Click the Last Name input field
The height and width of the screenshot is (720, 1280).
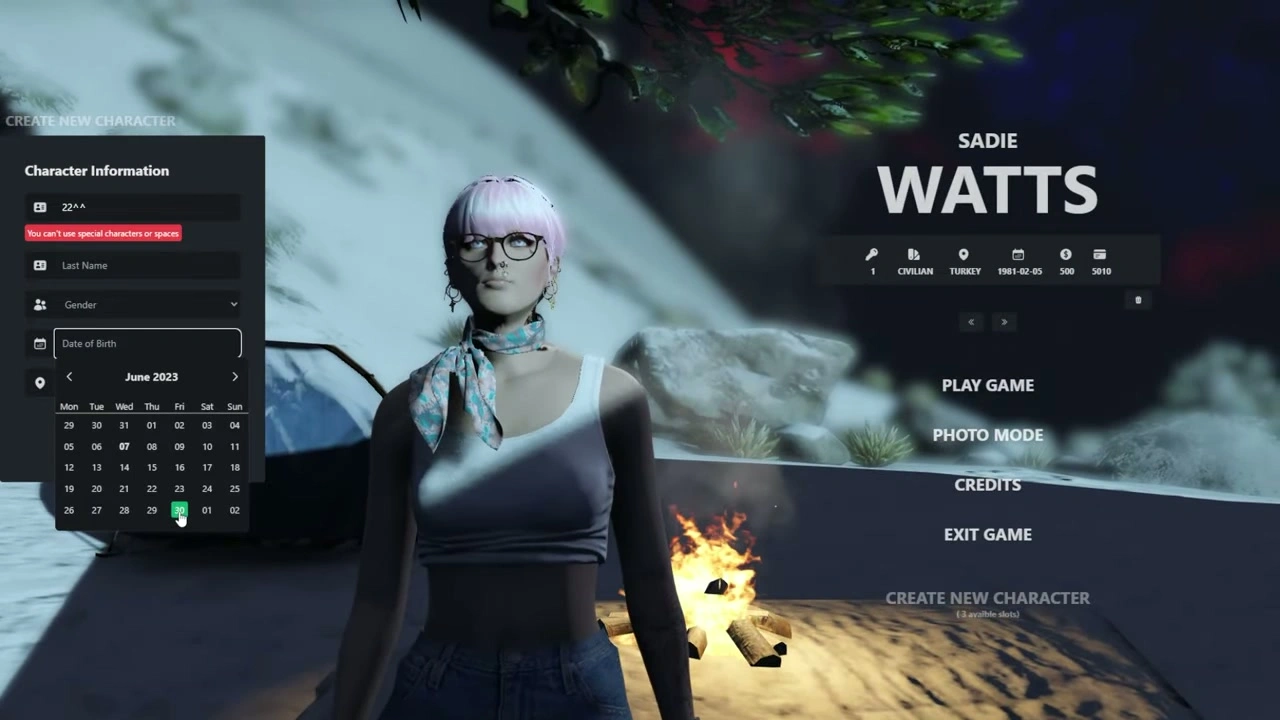(x=147, y=265)
